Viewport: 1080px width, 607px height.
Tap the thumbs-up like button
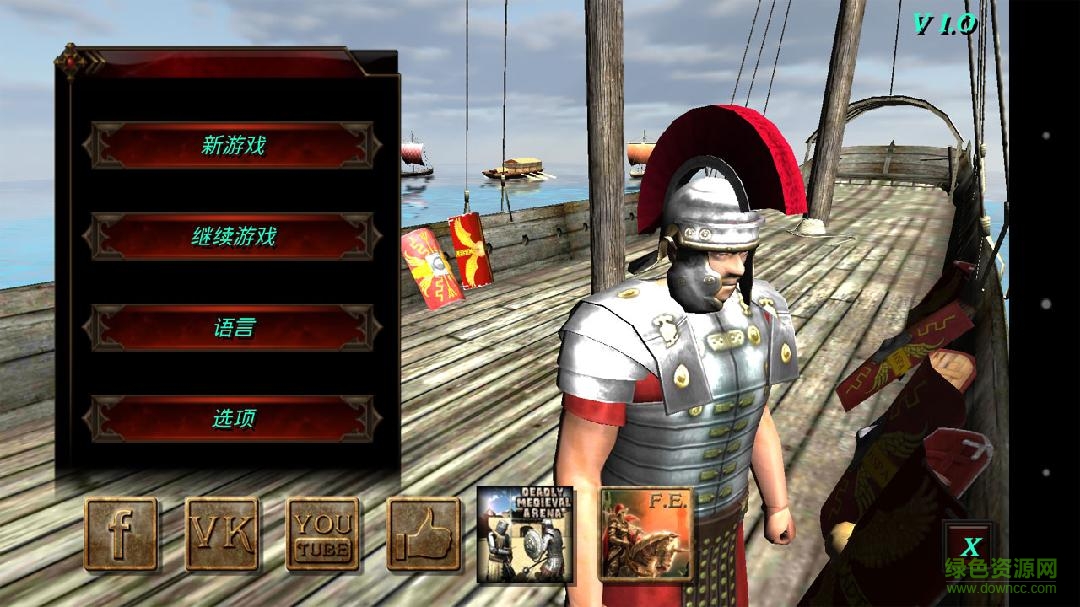pos(424,534)
